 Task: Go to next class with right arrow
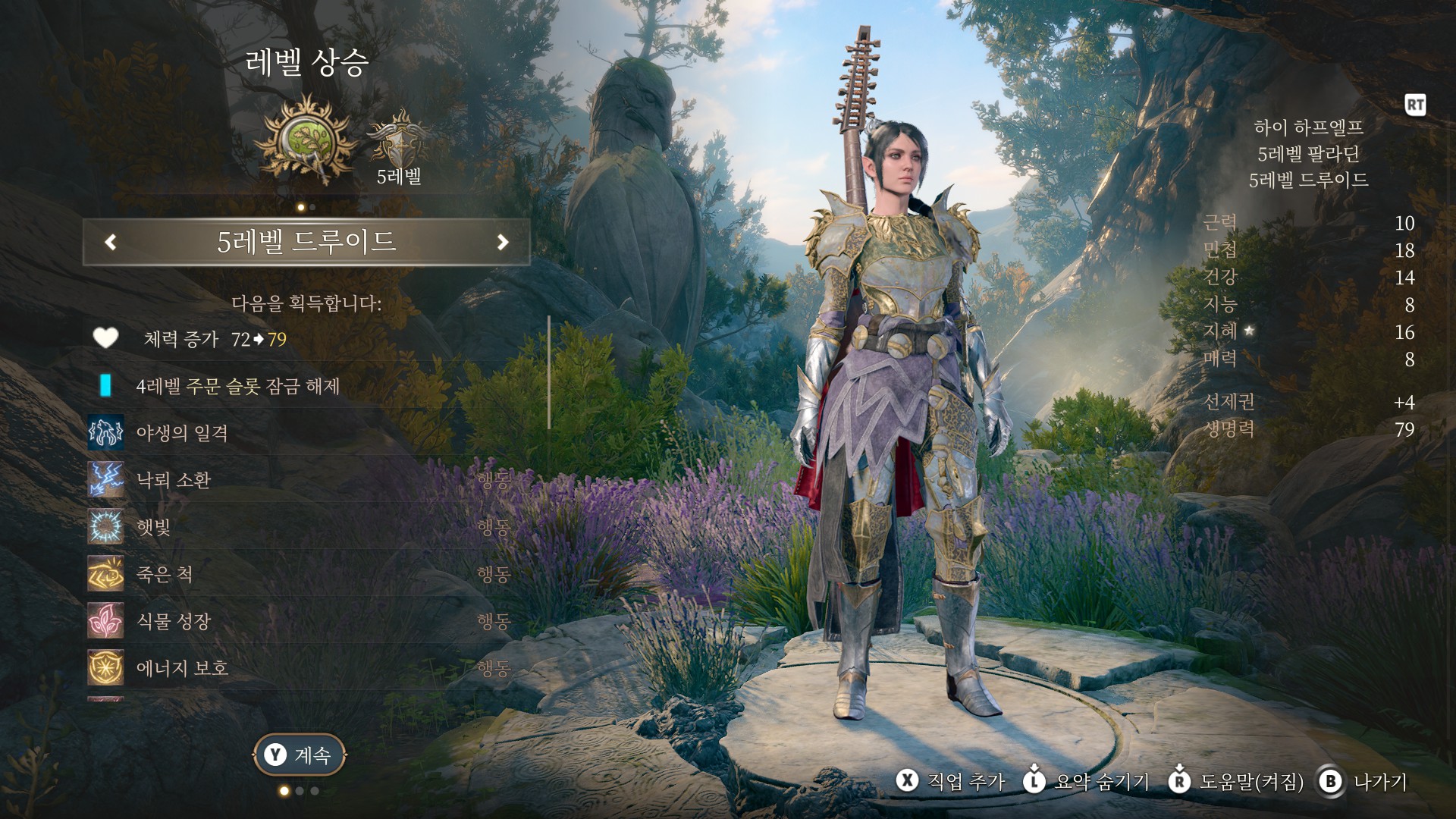pyautogui.click(x=502, y=242)
